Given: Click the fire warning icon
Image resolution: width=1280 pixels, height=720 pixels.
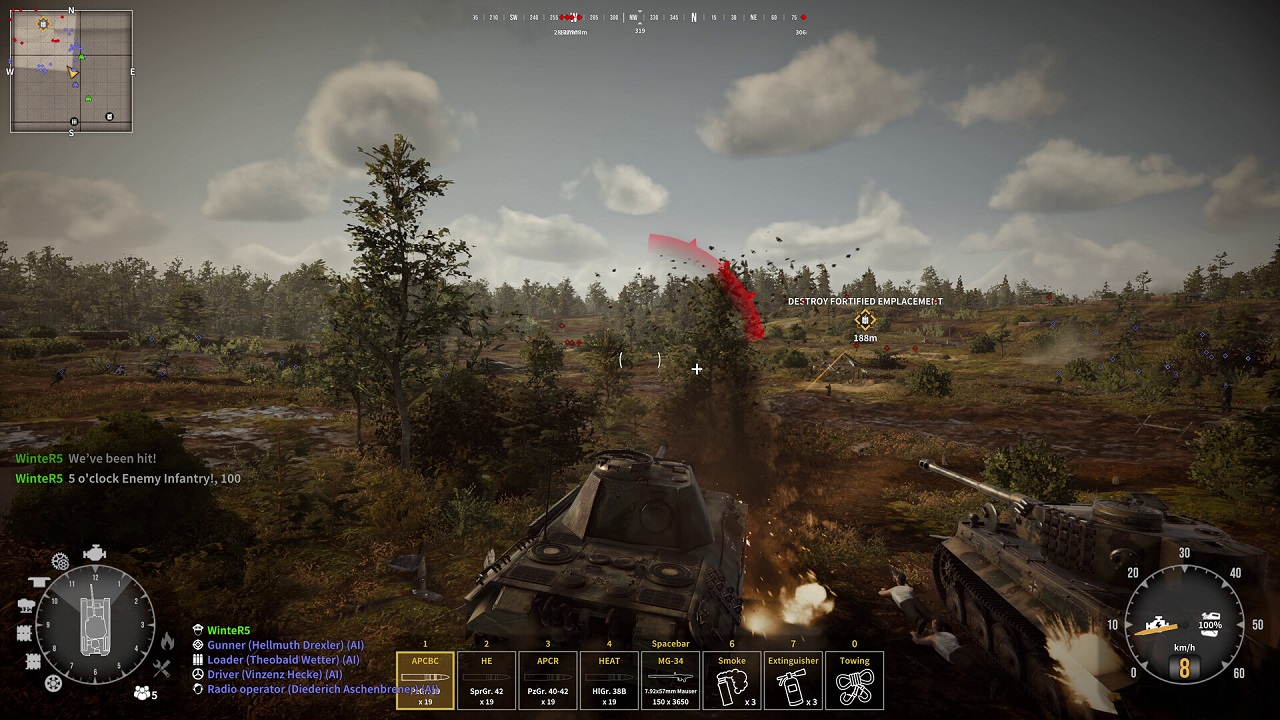Looking at the screenshot, I should (167, 640).
